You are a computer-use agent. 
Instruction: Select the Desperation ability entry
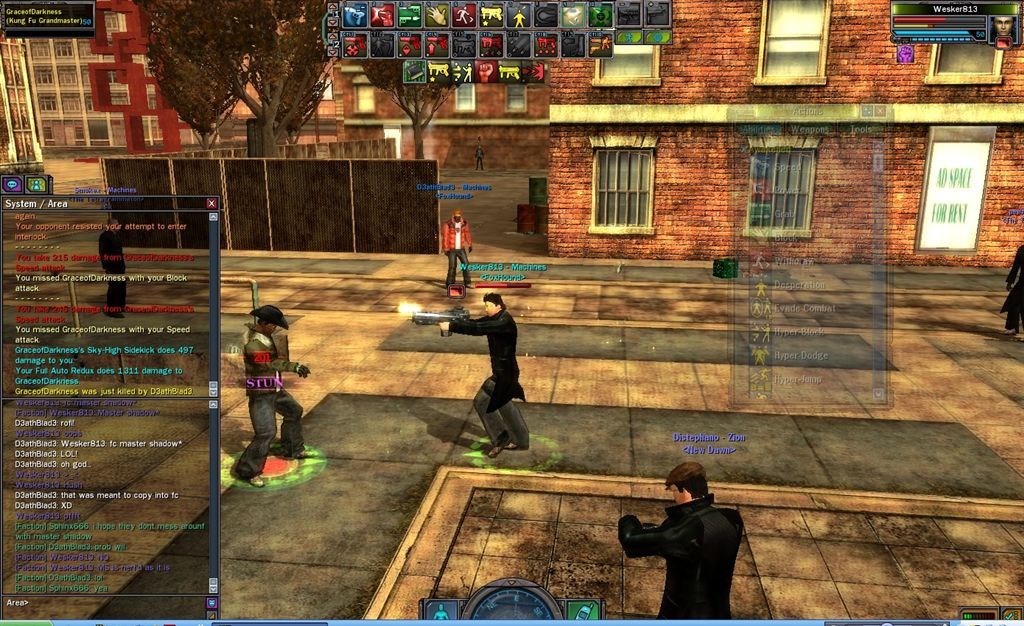[800, 285]
